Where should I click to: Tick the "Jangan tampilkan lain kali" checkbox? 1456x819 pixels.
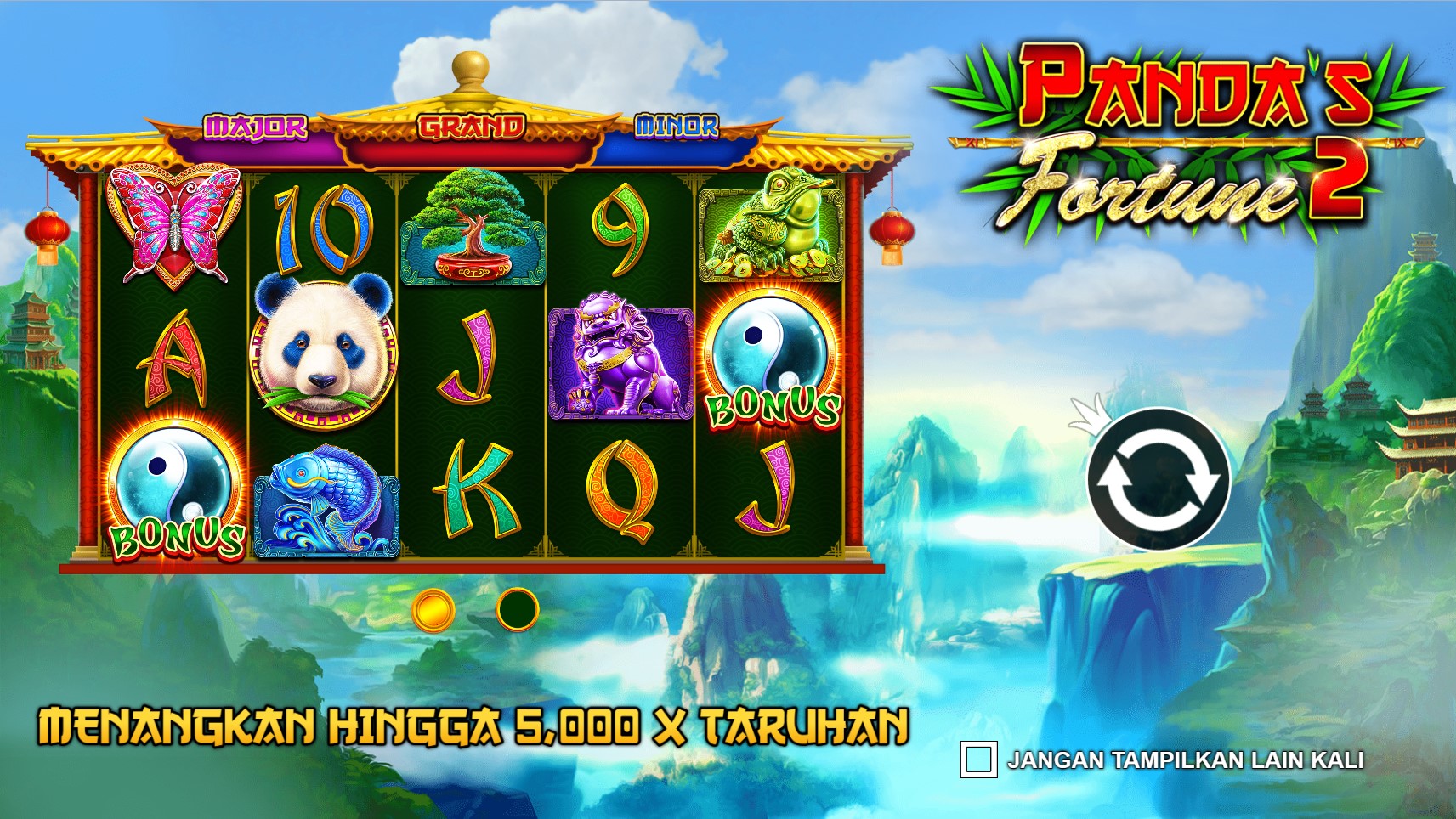tap(977, 759)
